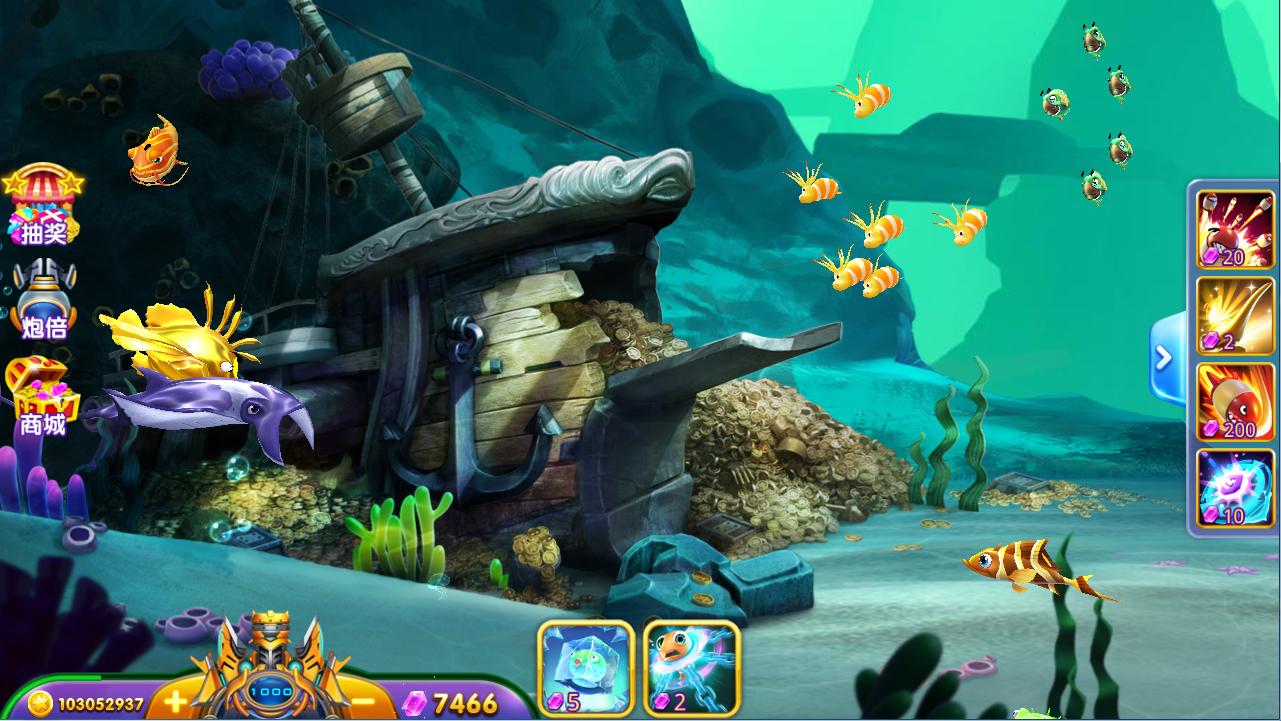
Task: Collapse the skill panel with the blue arrow
Action: [1164, 357]
